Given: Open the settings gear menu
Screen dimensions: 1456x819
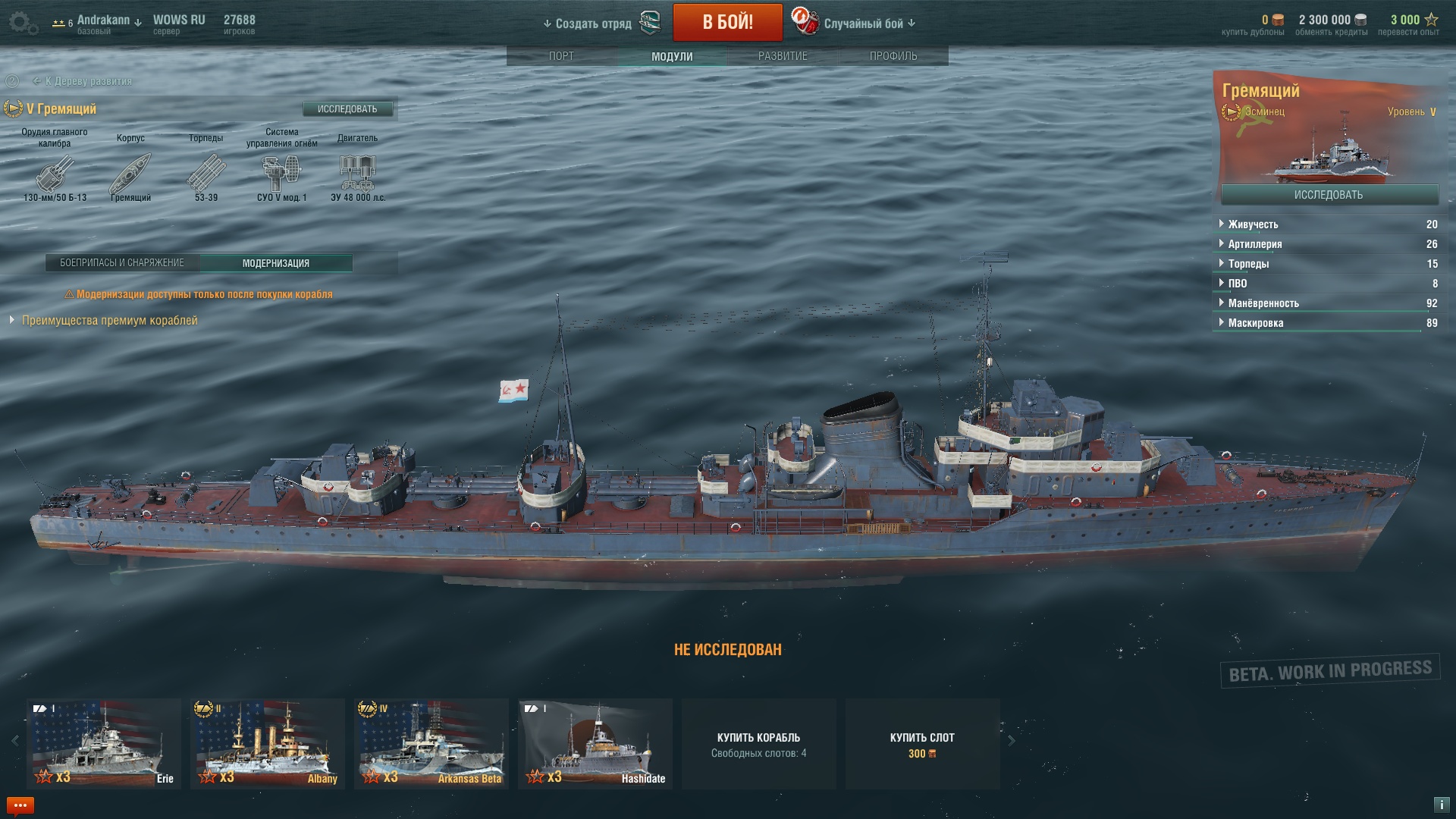Looking at the screenshot, I should [21, 23].
